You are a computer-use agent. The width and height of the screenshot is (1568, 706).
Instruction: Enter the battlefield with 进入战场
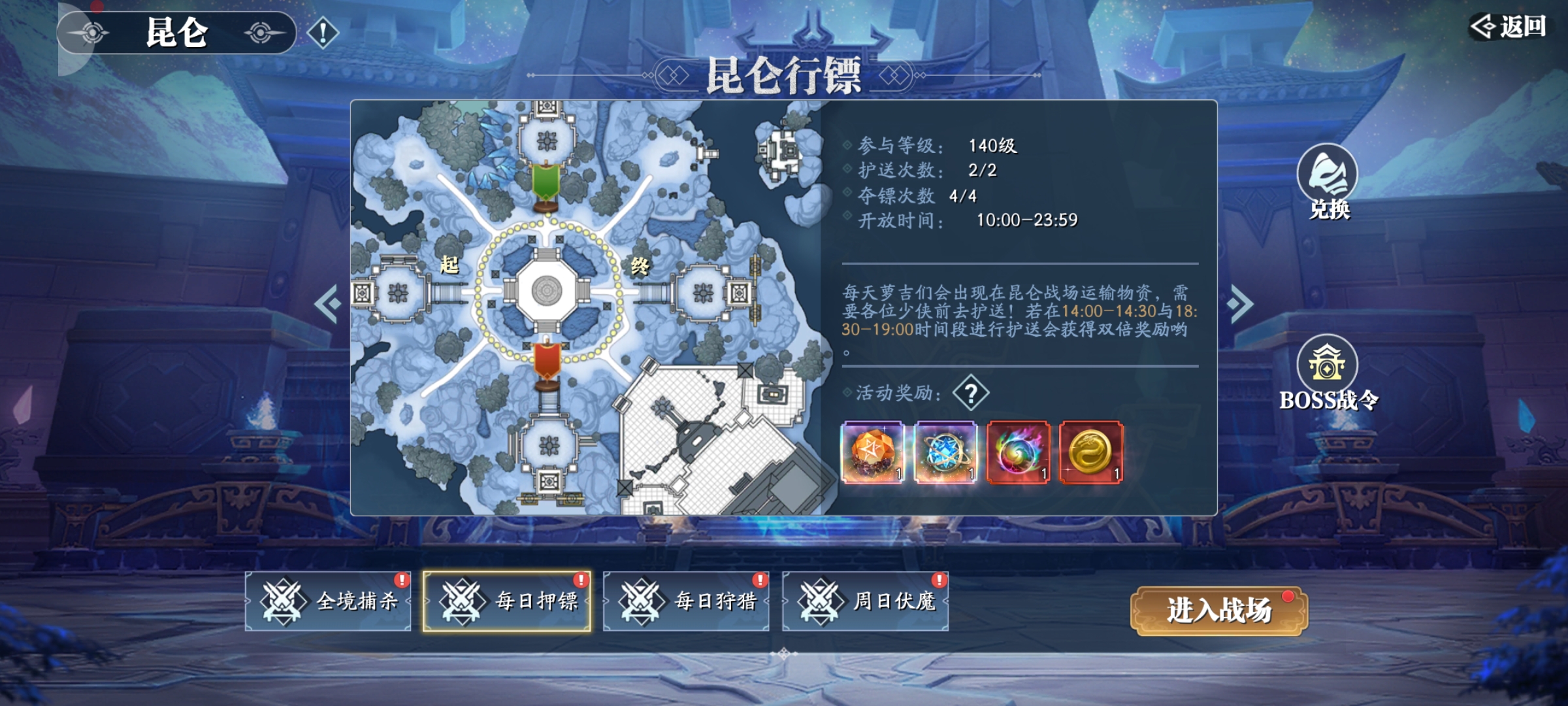point(1218,611)
